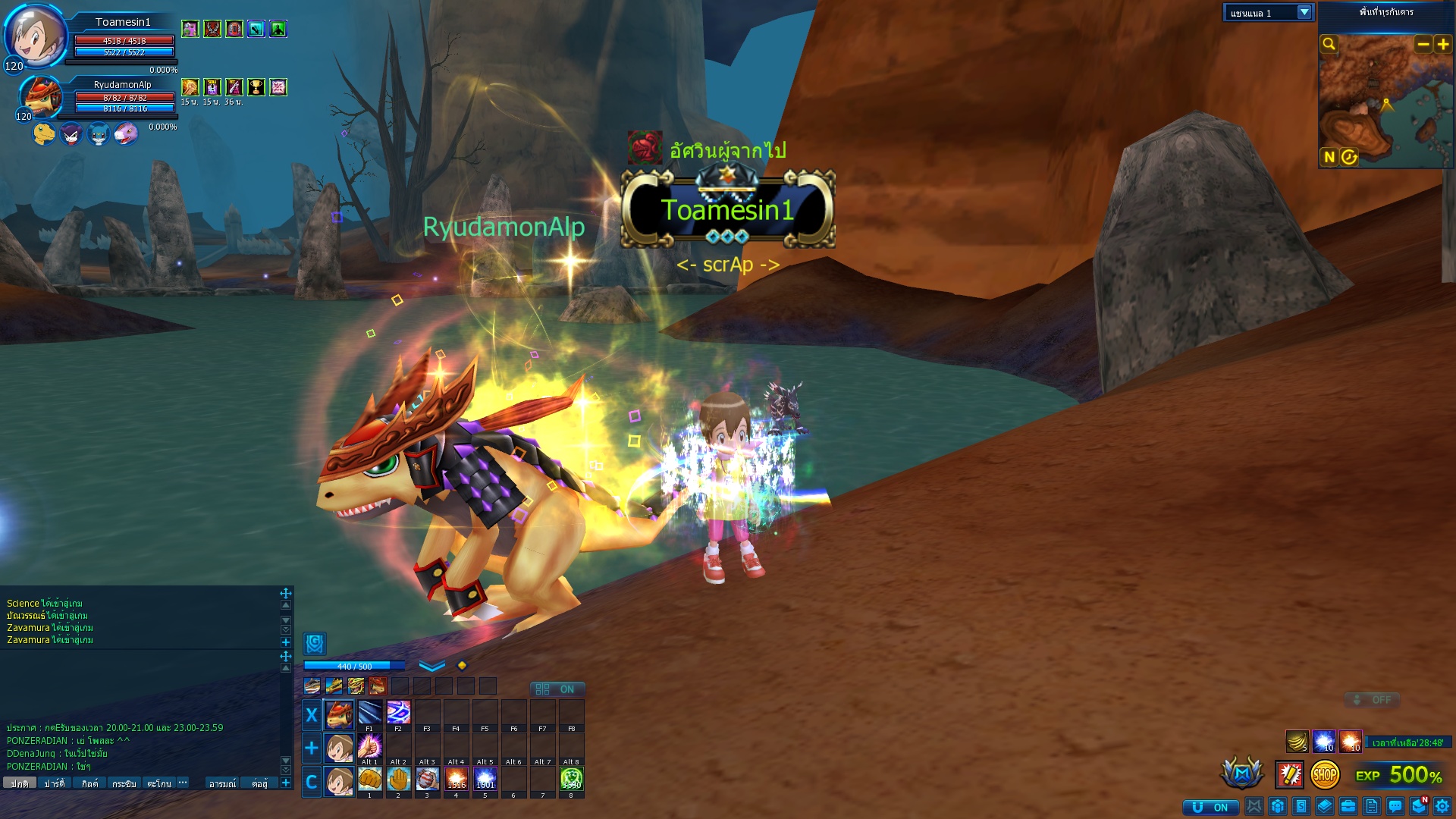This screenshot has height=819, width=1456.
Task: Switch to the กิลด์ guild chat tab
Action: (x=89, y=783)
